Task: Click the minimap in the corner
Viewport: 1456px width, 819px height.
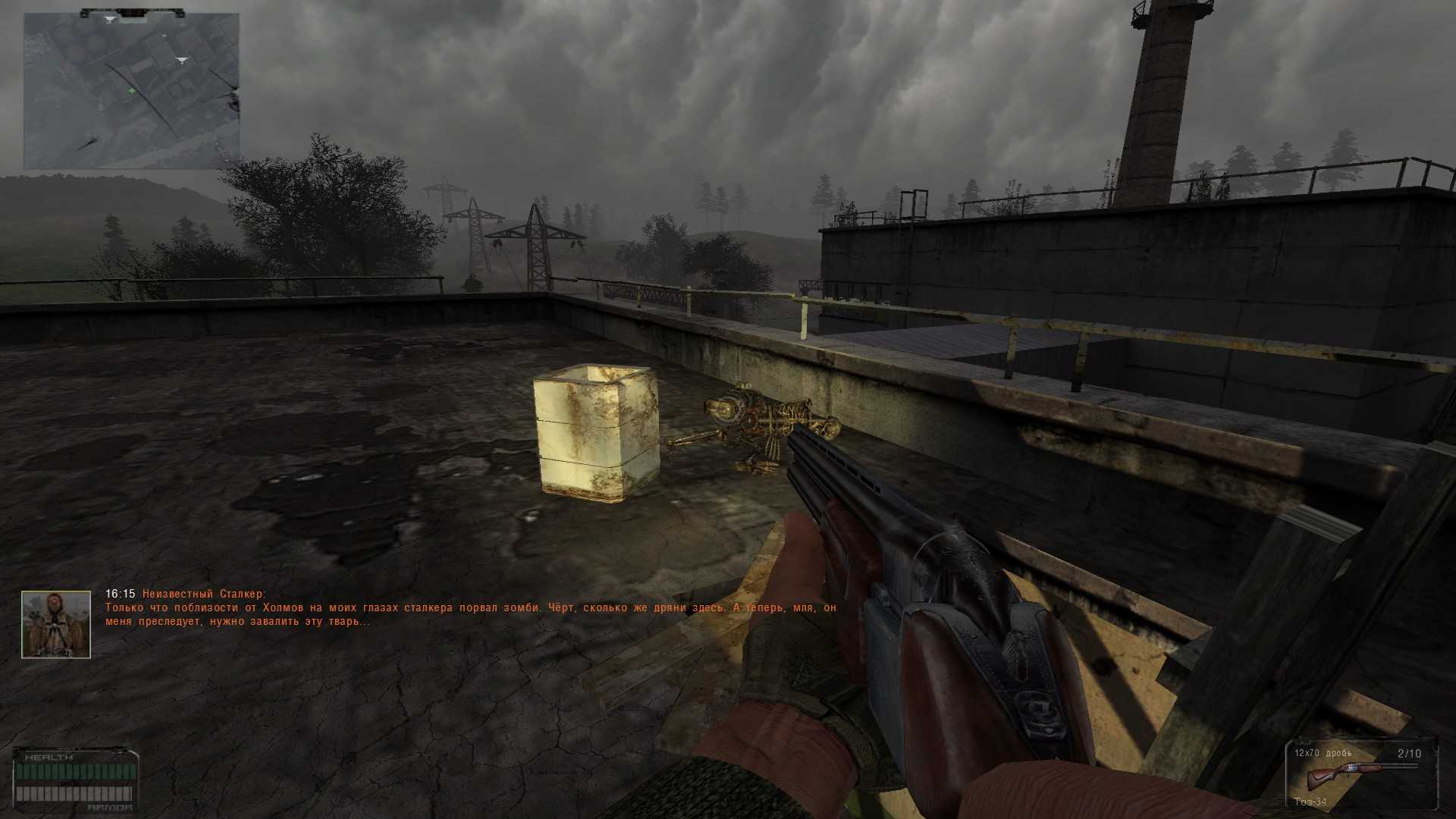Action: pyautogui.click(x=131, y=91)
